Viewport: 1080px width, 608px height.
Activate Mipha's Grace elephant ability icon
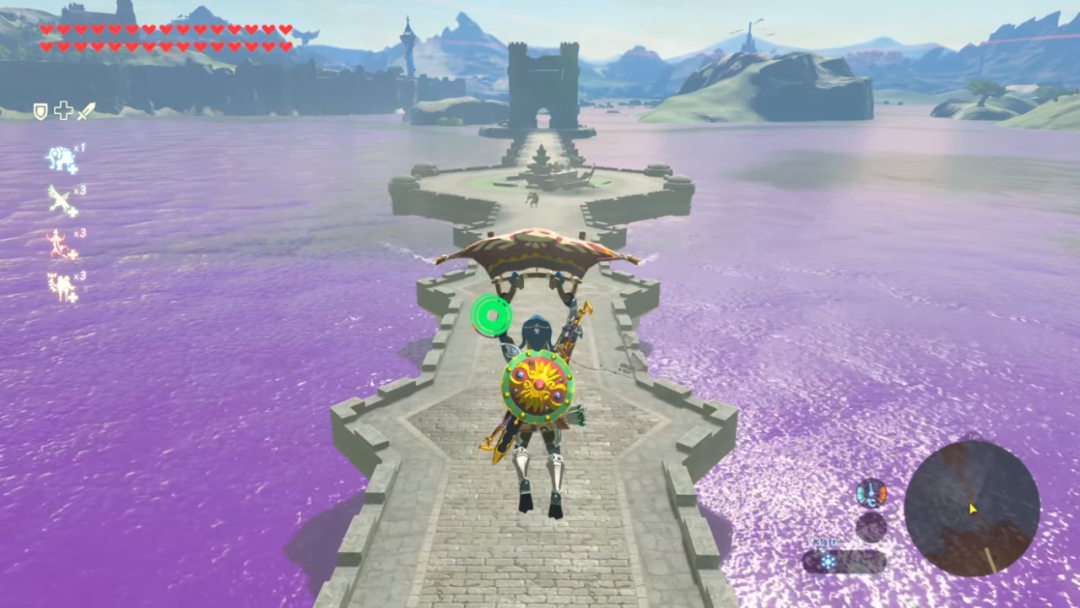click(x=61, y=158)
